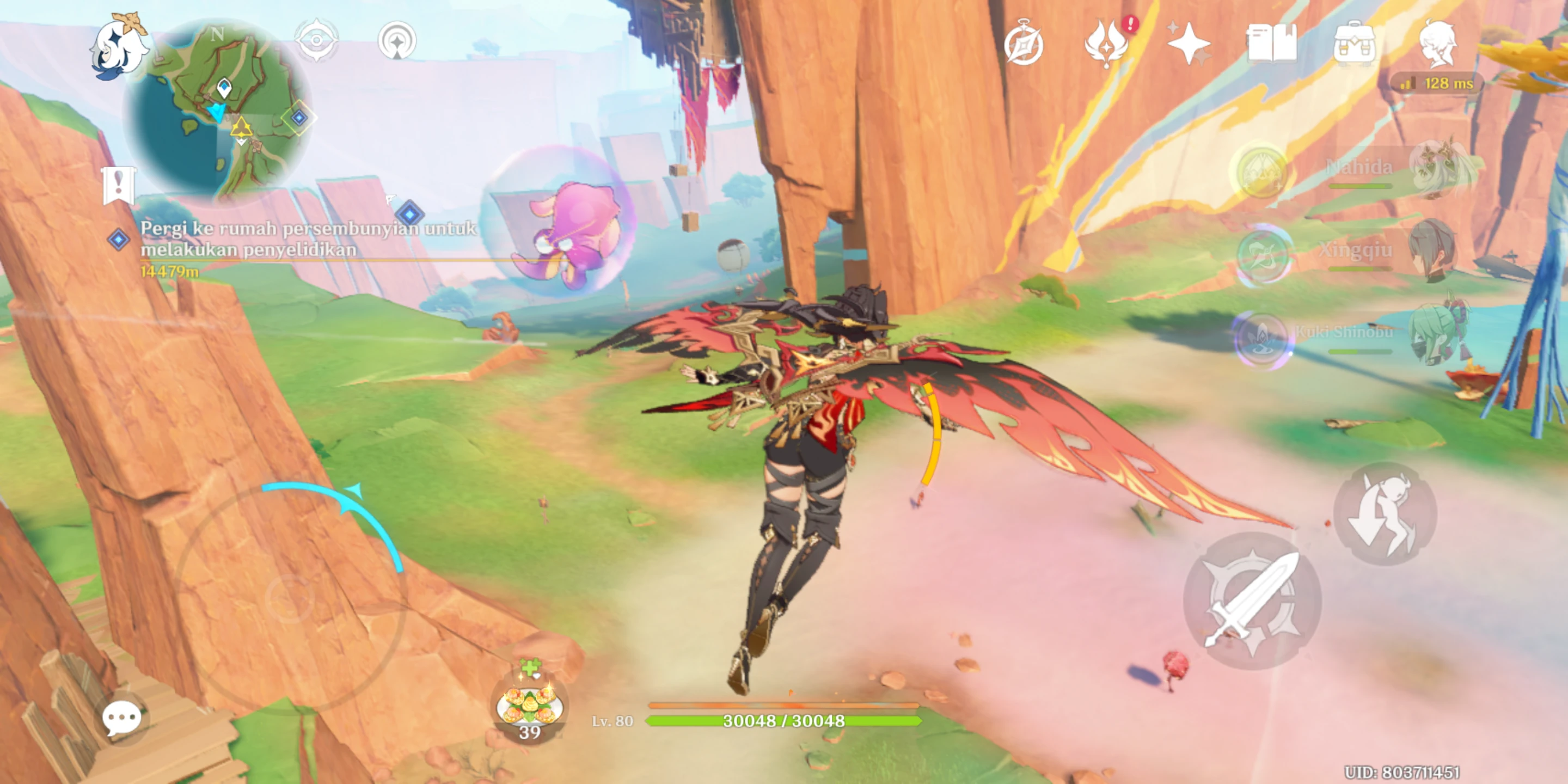The height and width of the screenshot is (784, 1568).
Task: Use the quick food item with count 39
Action: [530, 706]
